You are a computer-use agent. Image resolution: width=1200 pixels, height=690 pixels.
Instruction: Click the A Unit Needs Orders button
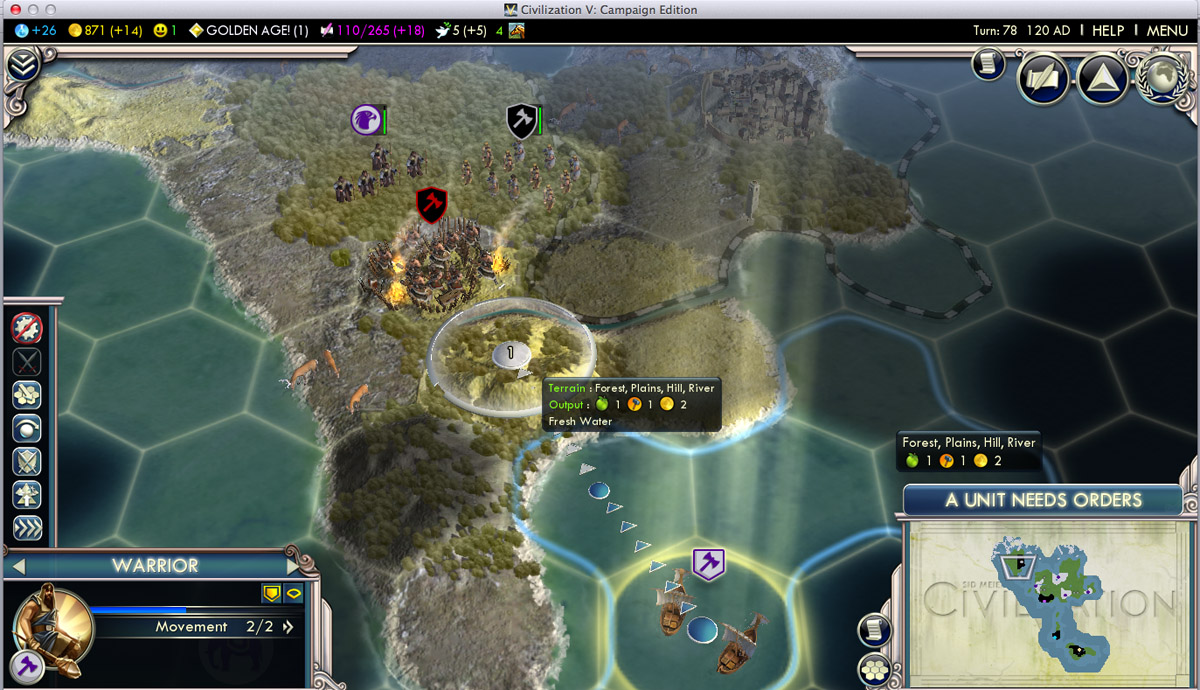(1043, 500)
